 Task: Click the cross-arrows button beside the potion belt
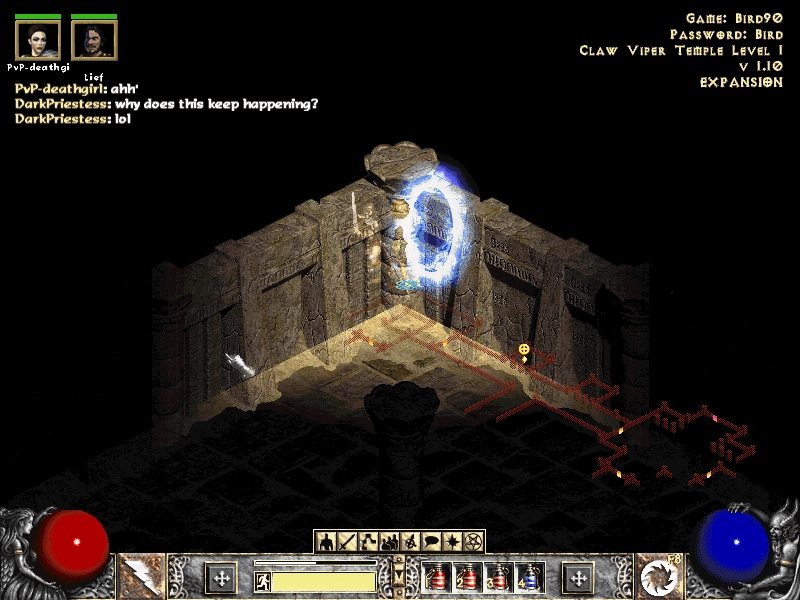pyautogui.click(x=578, y=577)
